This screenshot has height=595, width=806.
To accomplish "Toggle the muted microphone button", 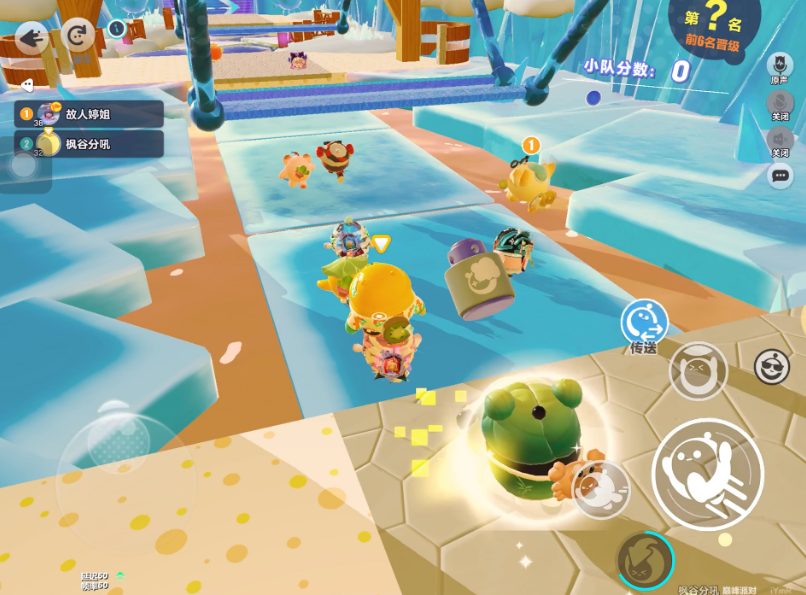I will coord(780,102).
